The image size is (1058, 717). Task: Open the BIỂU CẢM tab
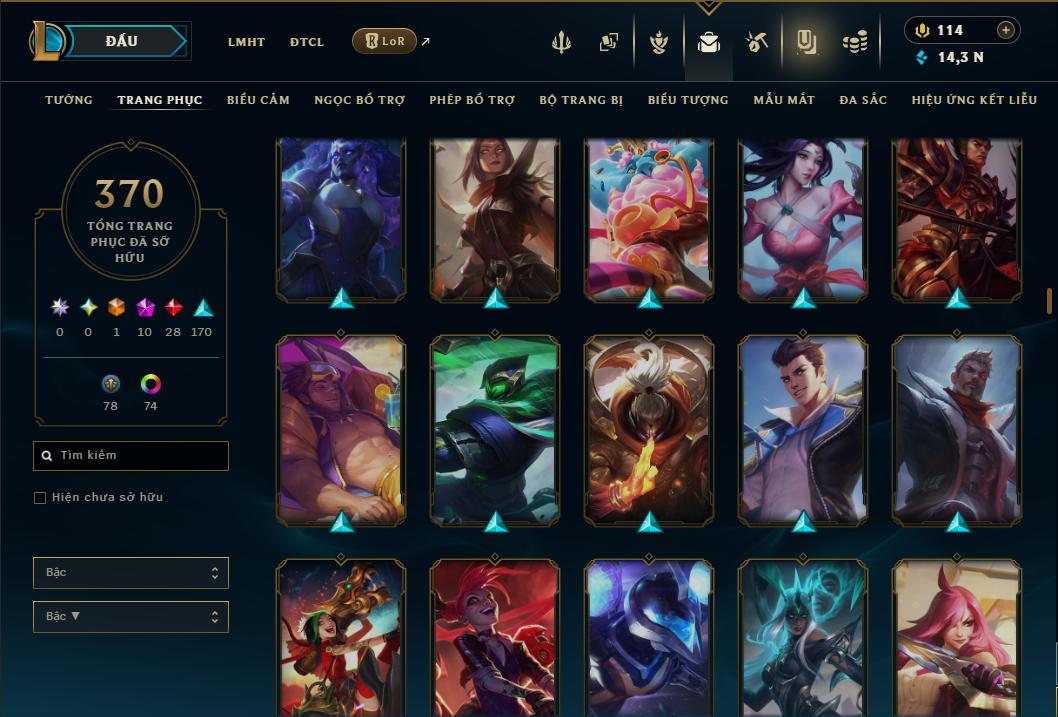[258, 100]
